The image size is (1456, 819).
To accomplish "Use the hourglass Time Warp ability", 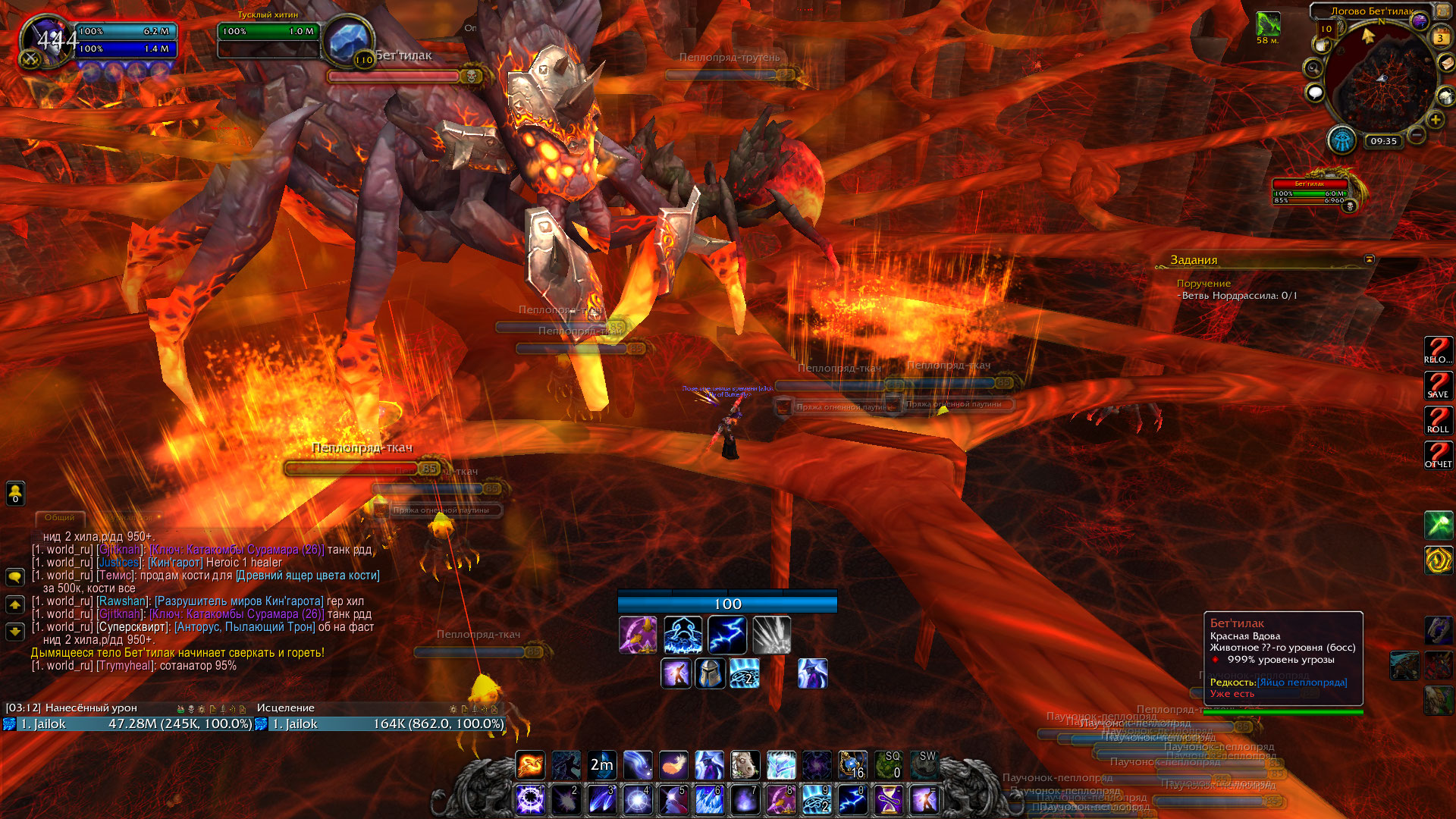I will click(888, 800).
